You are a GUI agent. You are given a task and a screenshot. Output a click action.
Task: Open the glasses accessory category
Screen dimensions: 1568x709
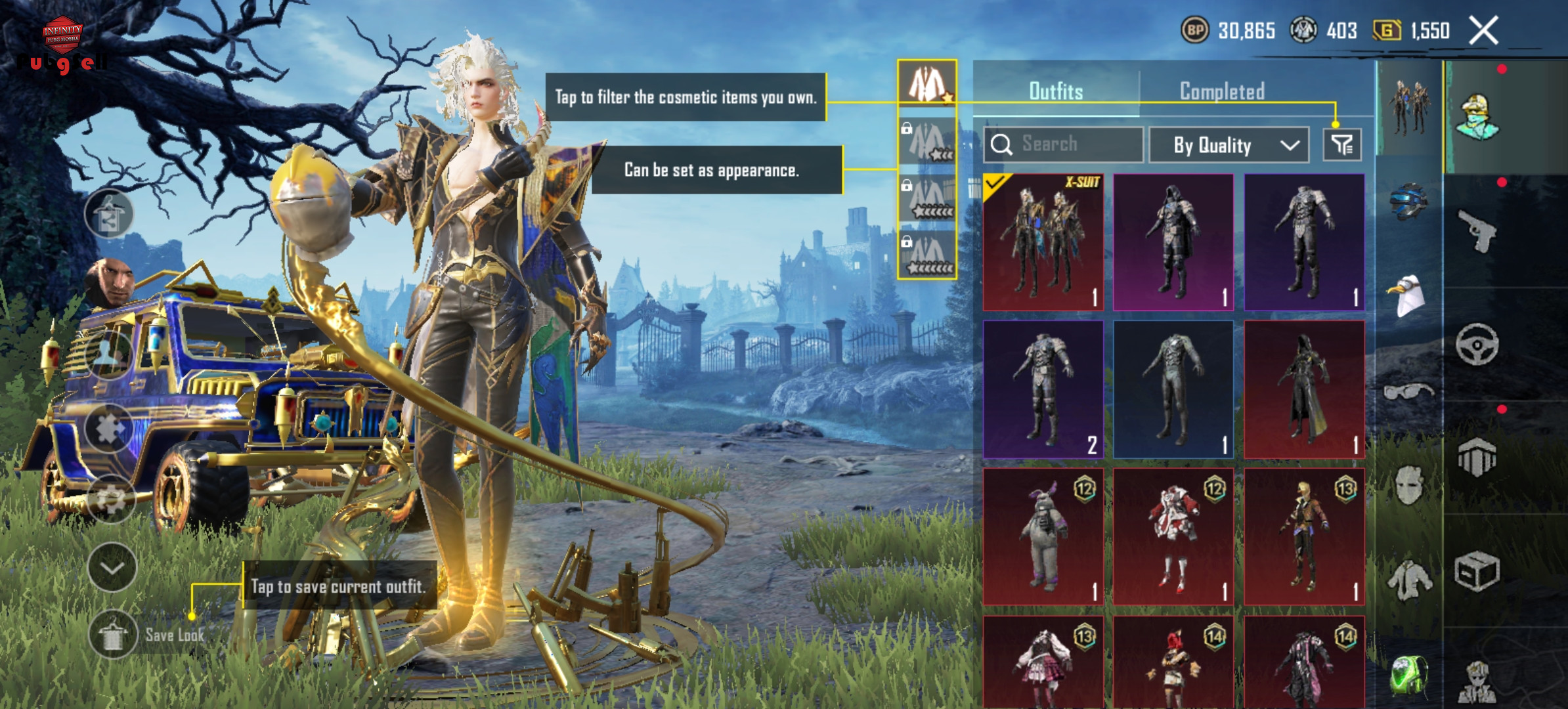[x=1408, y=392]
